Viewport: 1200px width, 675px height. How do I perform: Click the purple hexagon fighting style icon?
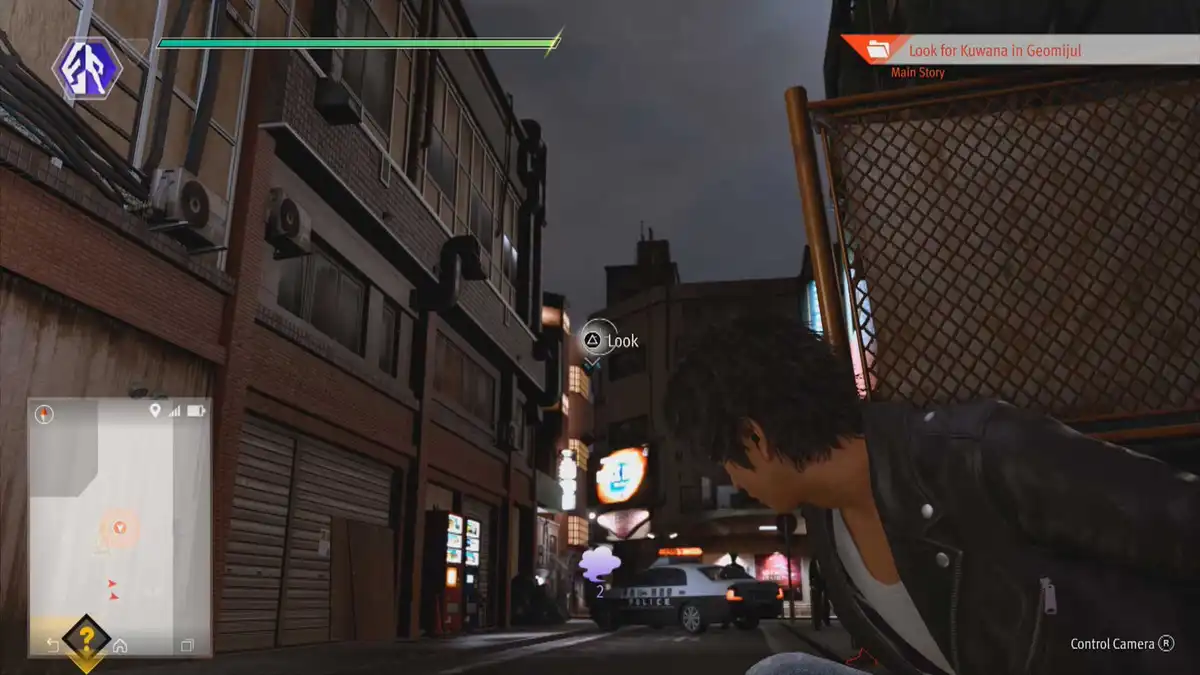pos(87,68)
